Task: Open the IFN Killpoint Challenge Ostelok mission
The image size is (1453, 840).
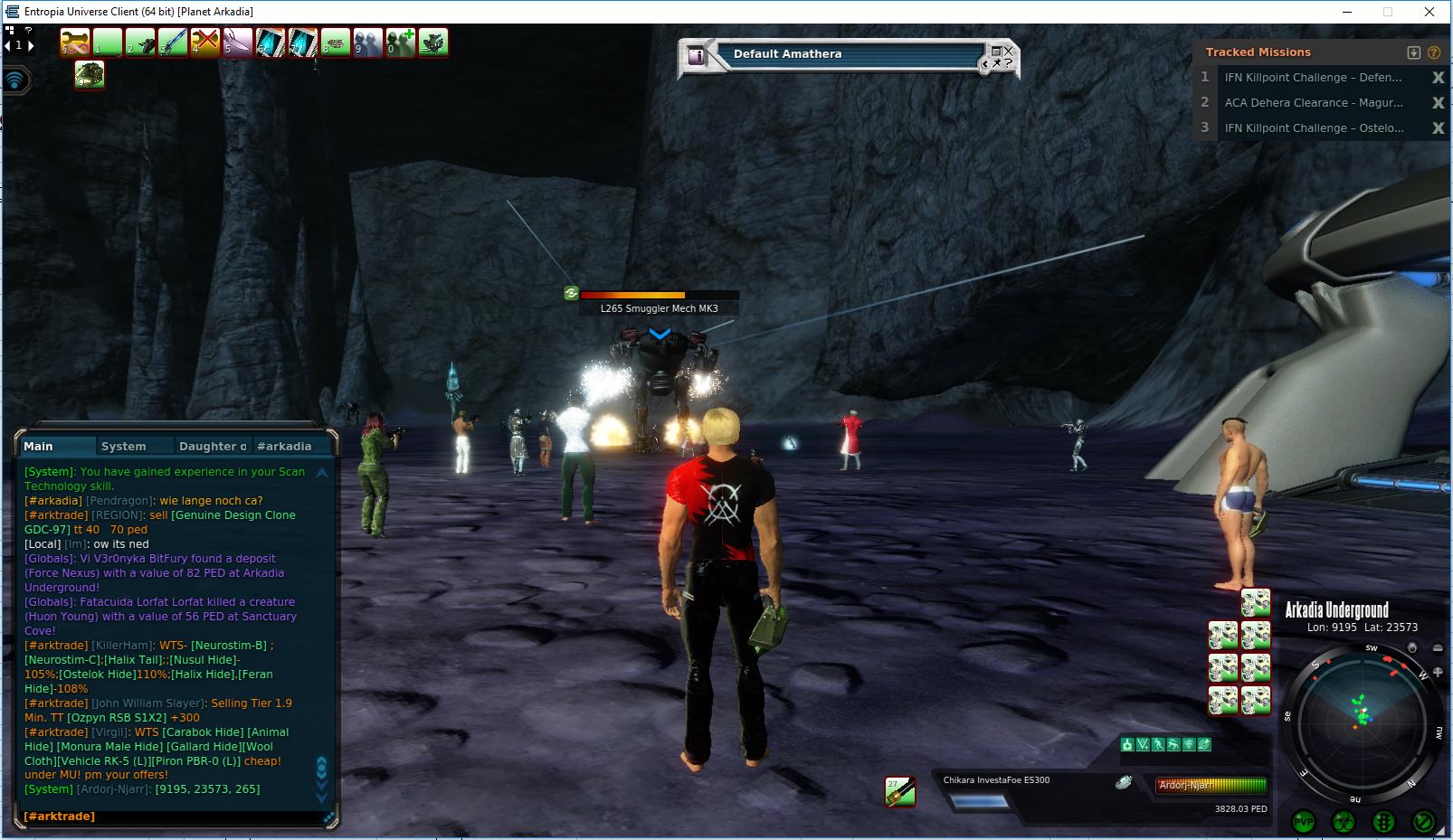Action: click(x=1314, y=128)
